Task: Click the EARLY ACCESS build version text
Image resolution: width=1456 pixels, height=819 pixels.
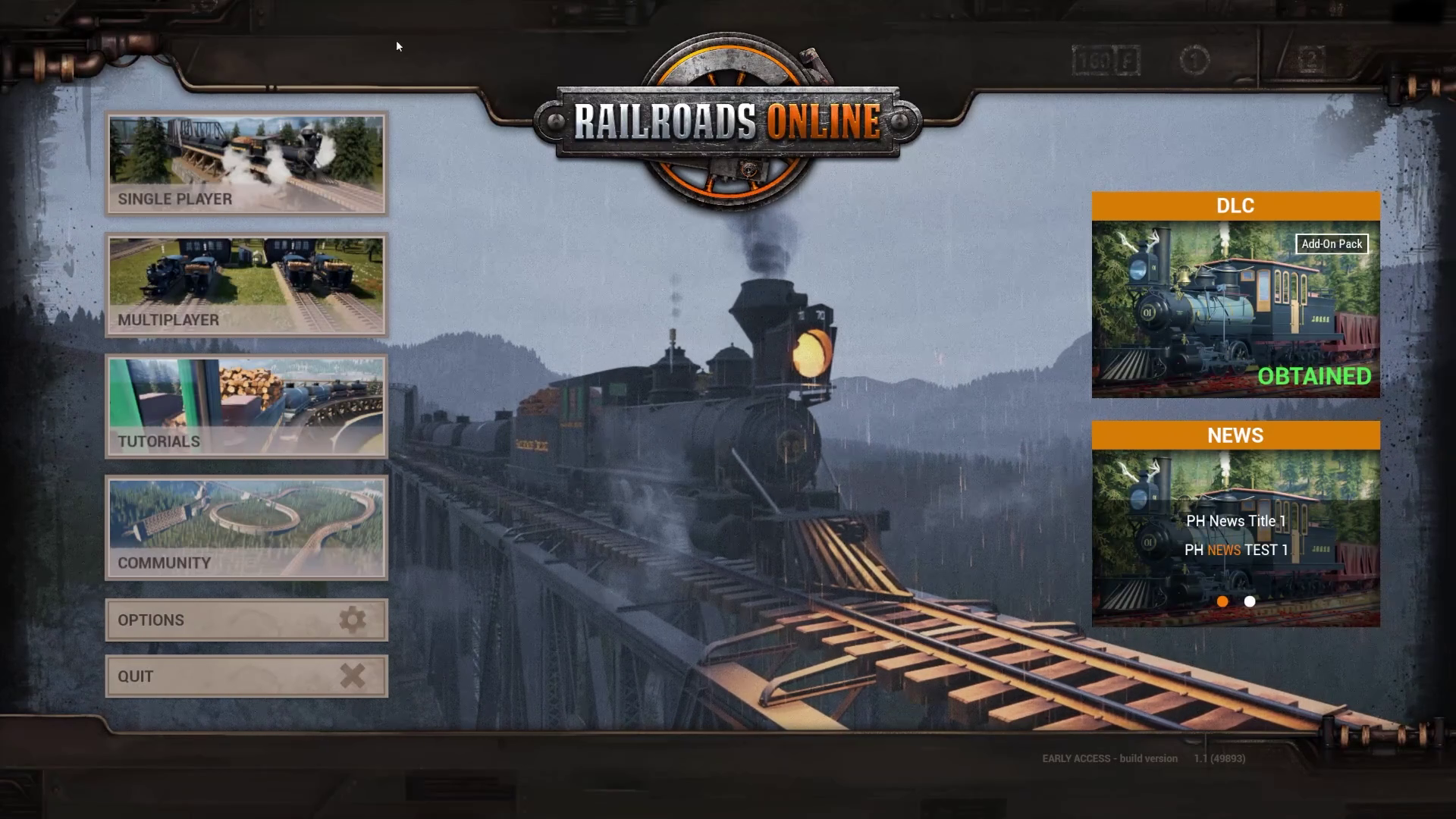Action: tap(1109, 758)
